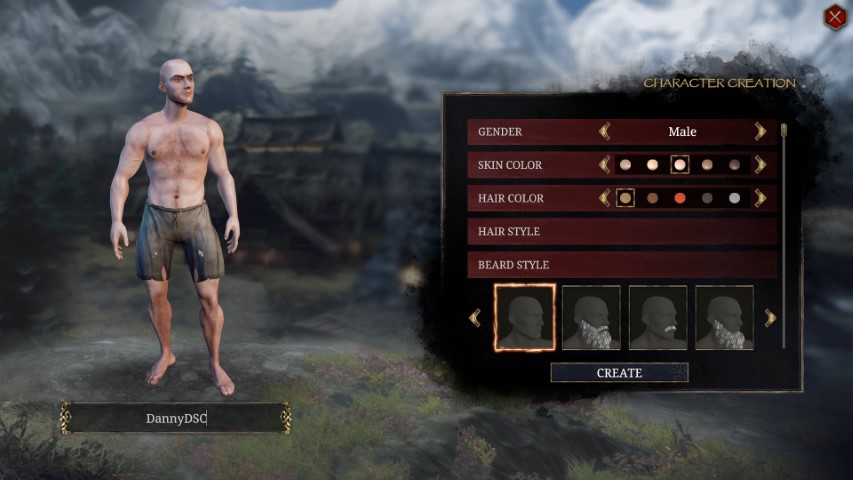Show next beard styles with right arrow

(x=770, y=318)
